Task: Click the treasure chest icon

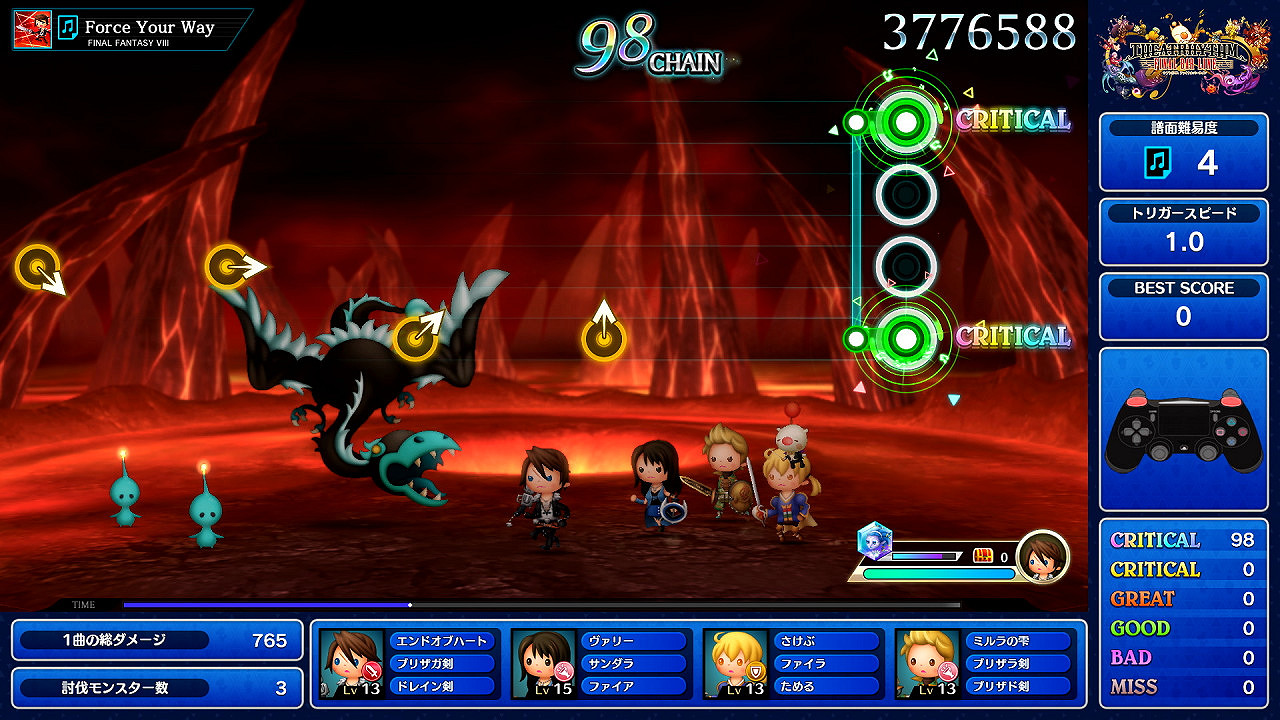Action: [983, 556]
